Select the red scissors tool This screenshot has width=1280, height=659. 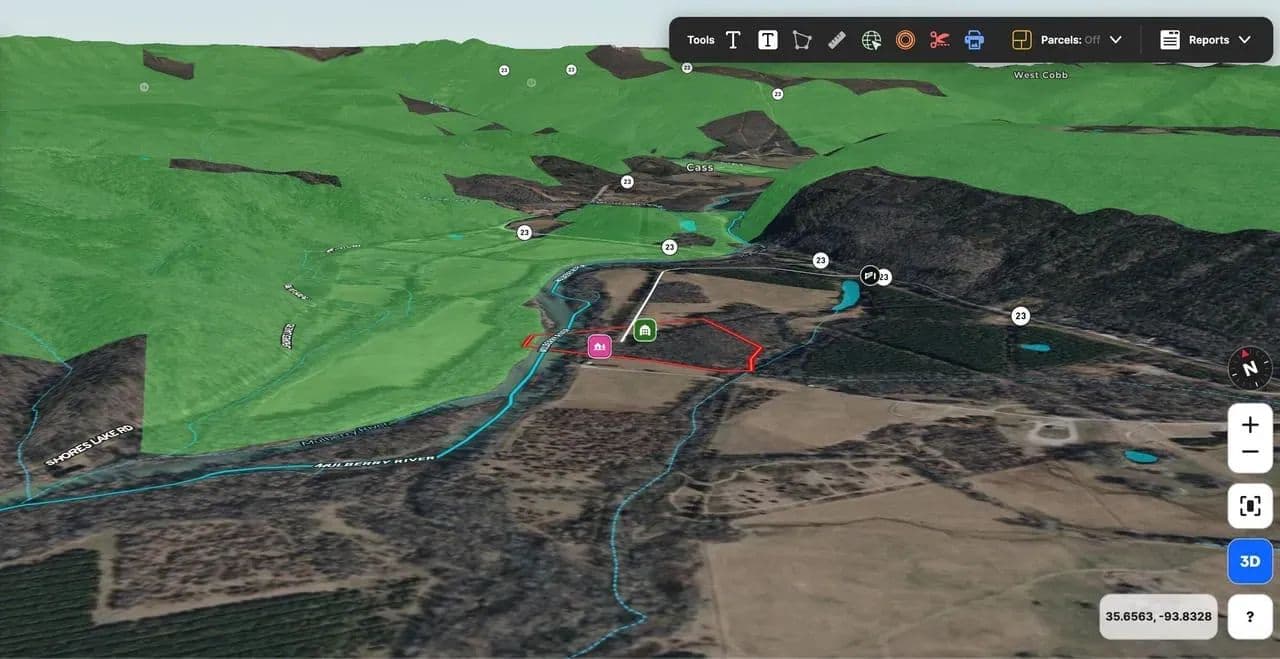point(939,40)
